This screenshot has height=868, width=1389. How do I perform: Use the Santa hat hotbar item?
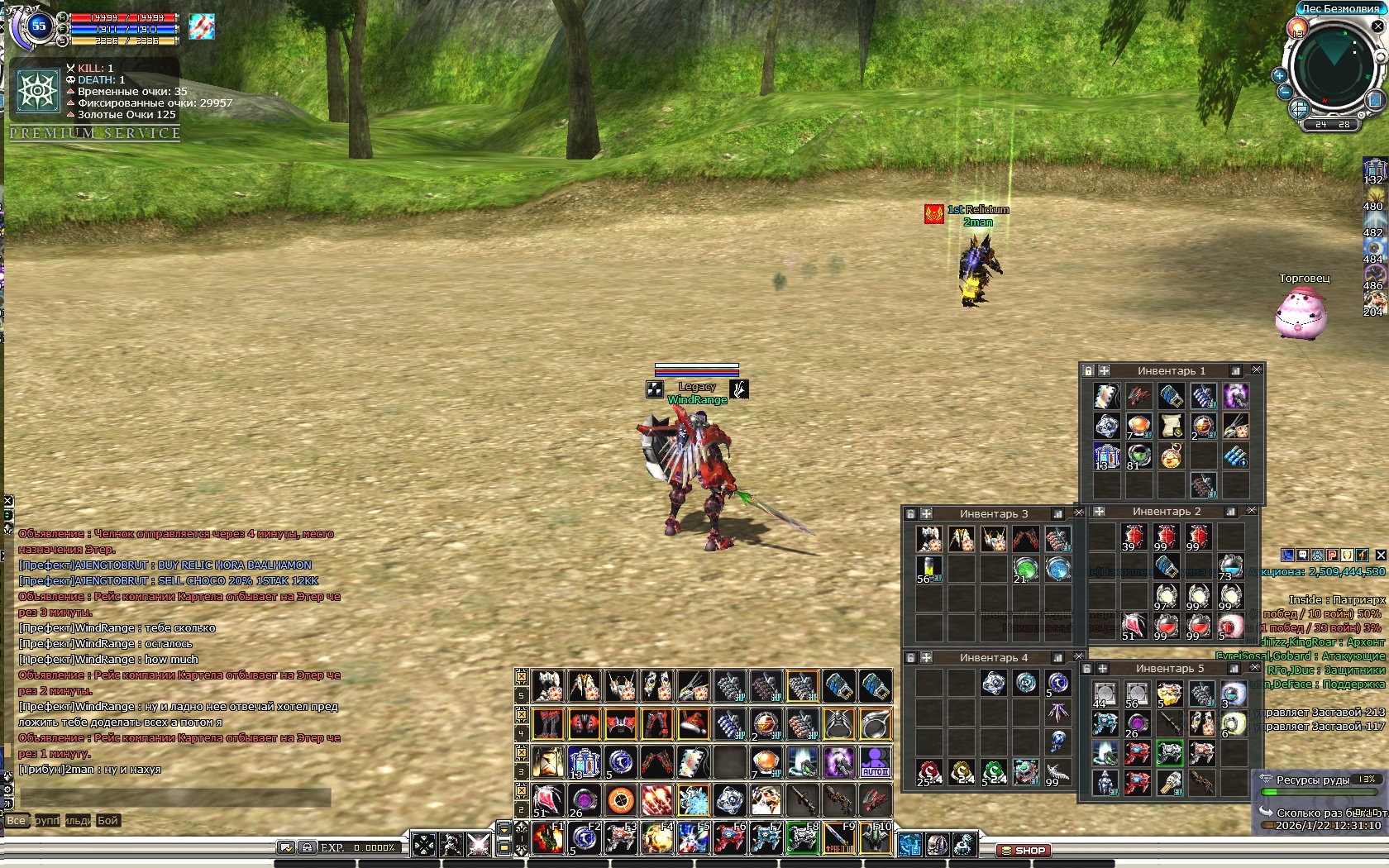693,724
